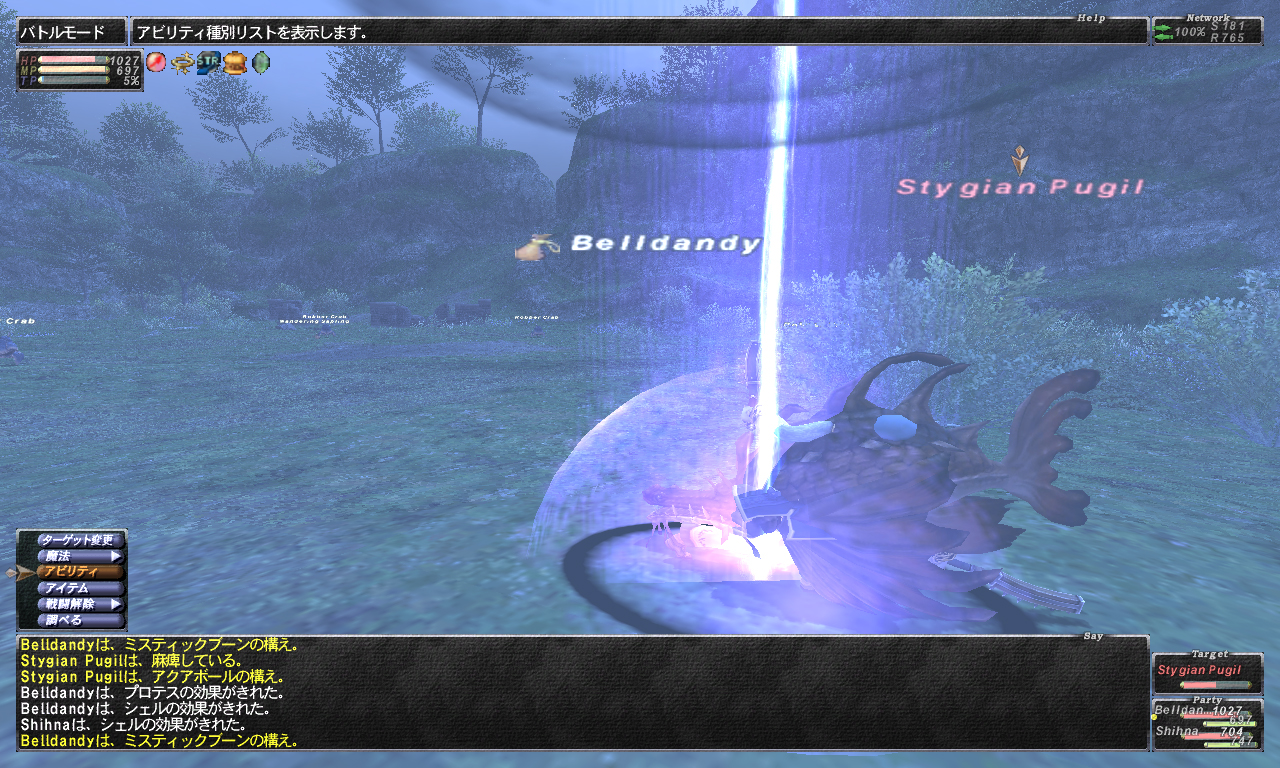Image resolution: width=1280 pixels, height=768 pixels.
Task: Click the red orb status effect icon
Action: click(156, 62)
